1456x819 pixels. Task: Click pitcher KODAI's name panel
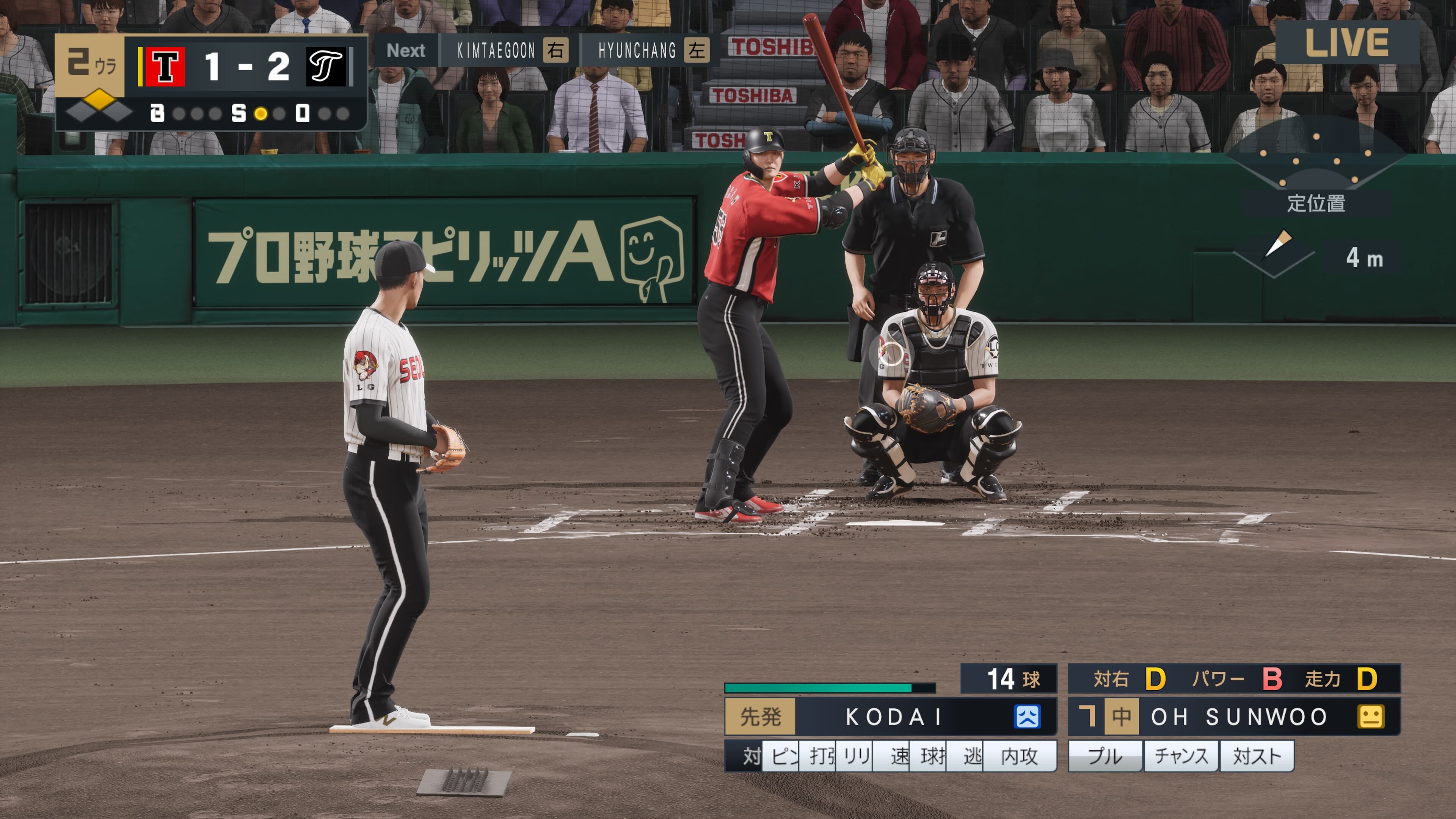point(893,717)
